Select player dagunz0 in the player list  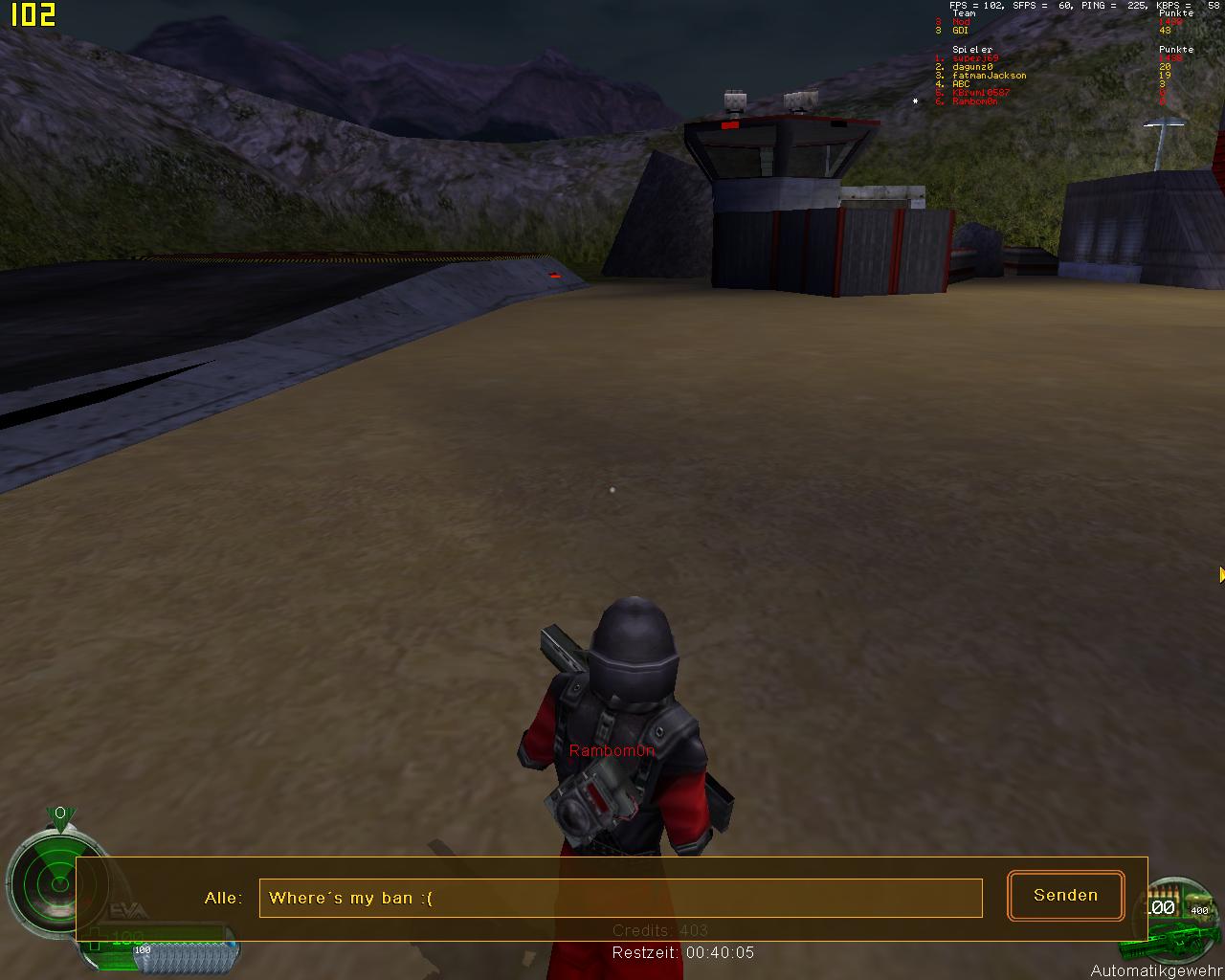click(972, 67)
